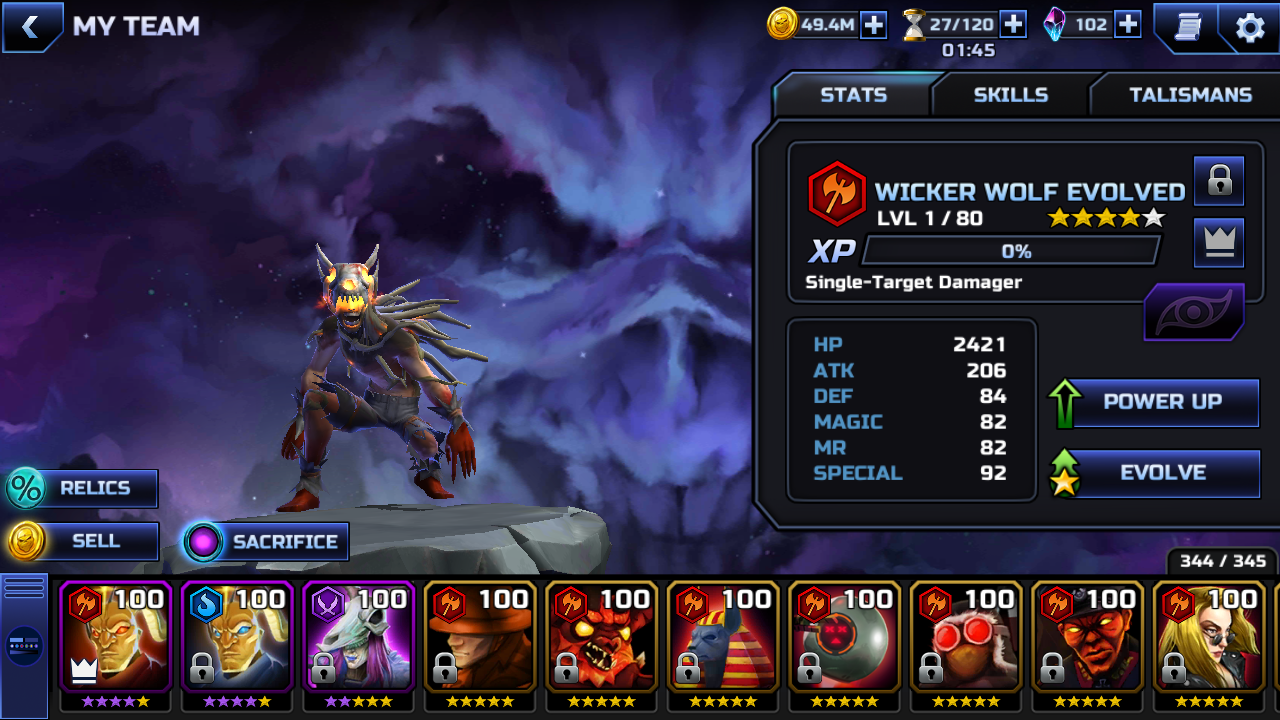Buy more purple gems with plus button
This screenshot has height=720, width=1280.
click(1127, 25)
